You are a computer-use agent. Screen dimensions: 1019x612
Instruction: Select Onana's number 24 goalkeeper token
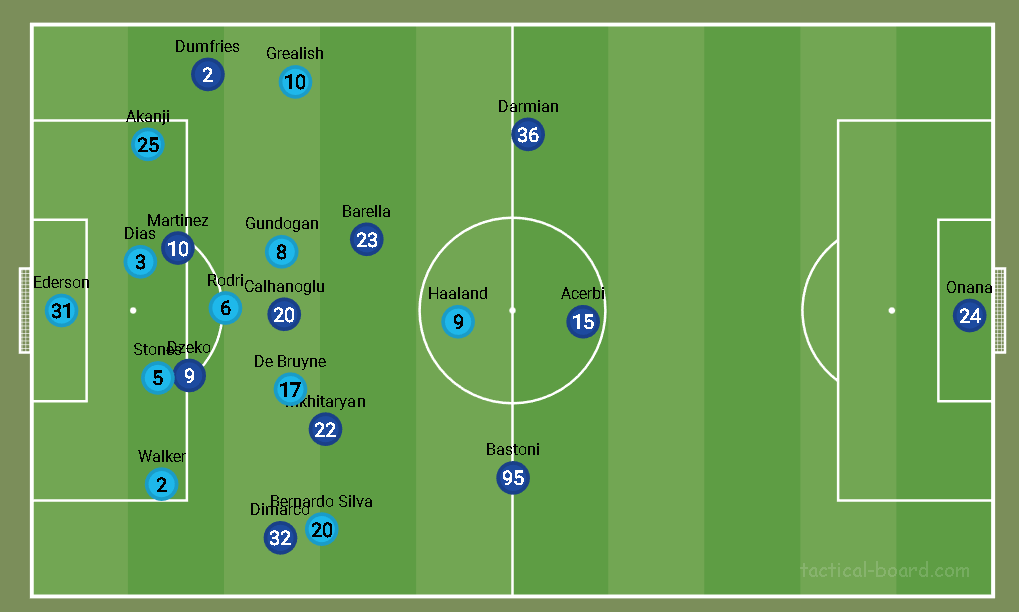[969, 317]
